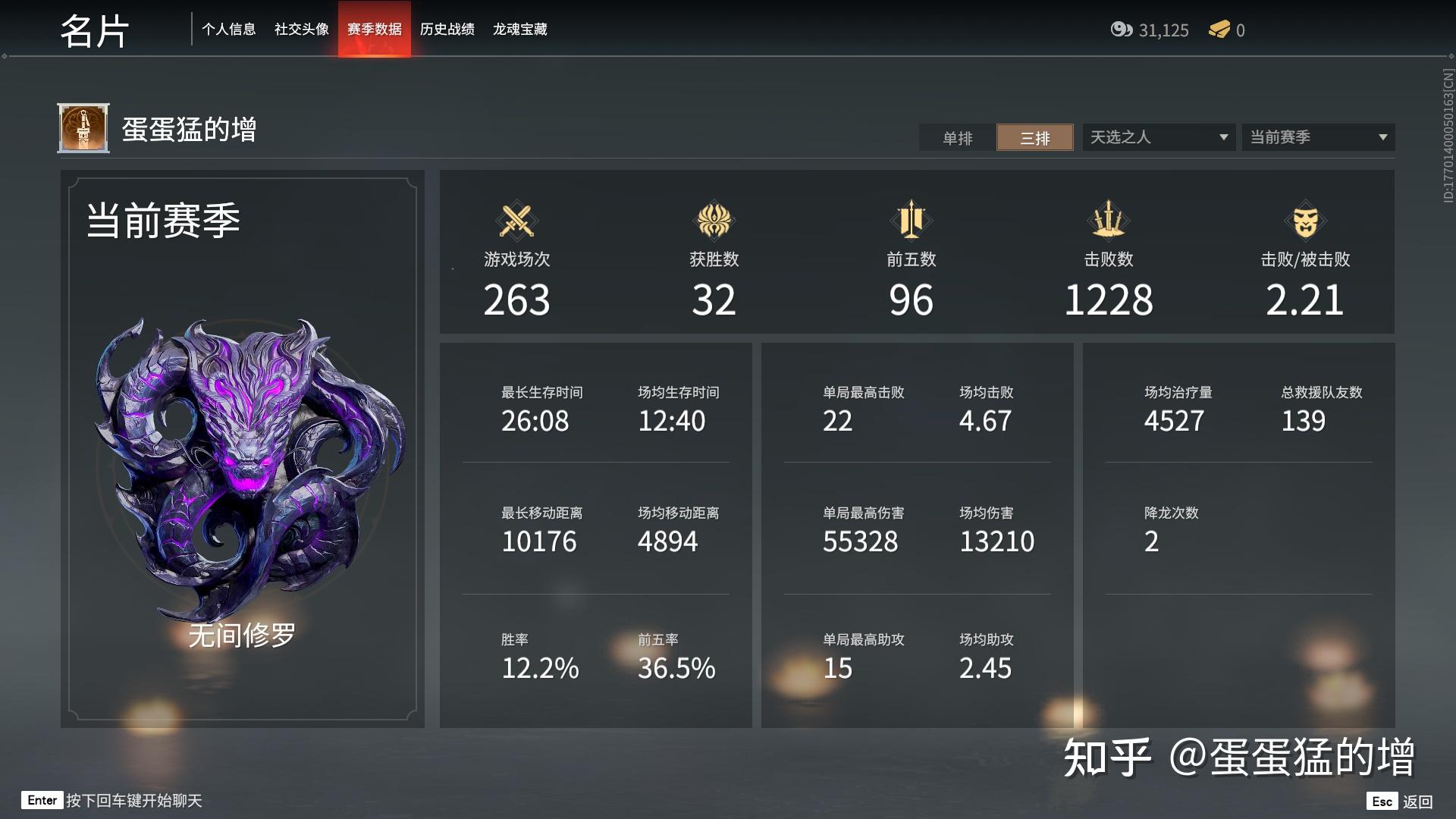Toggle to 赛季数据 highlighted tab
Viewport: 1456px width, 819px height.
374,30
